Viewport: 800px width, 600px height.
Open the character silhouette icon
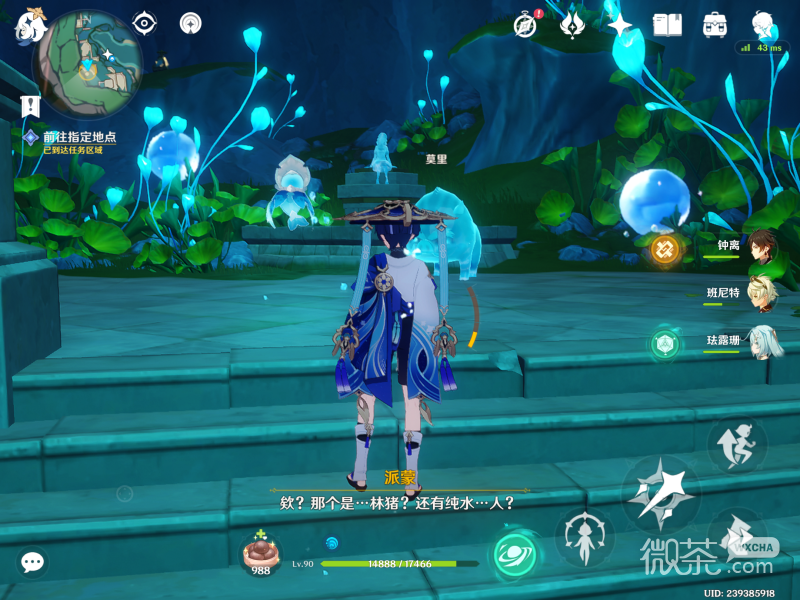(x=762, y=24)
